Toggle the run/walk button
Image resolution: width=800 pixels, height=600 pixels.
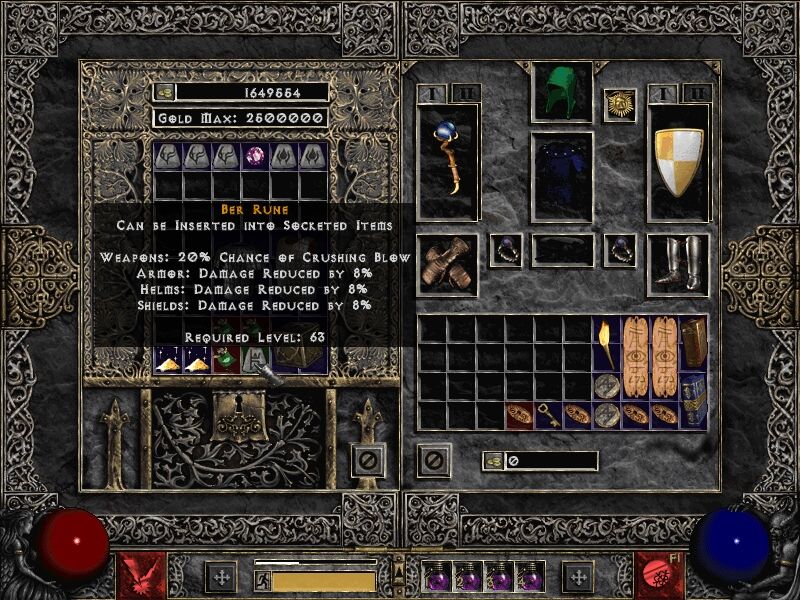tap(263, 579)
